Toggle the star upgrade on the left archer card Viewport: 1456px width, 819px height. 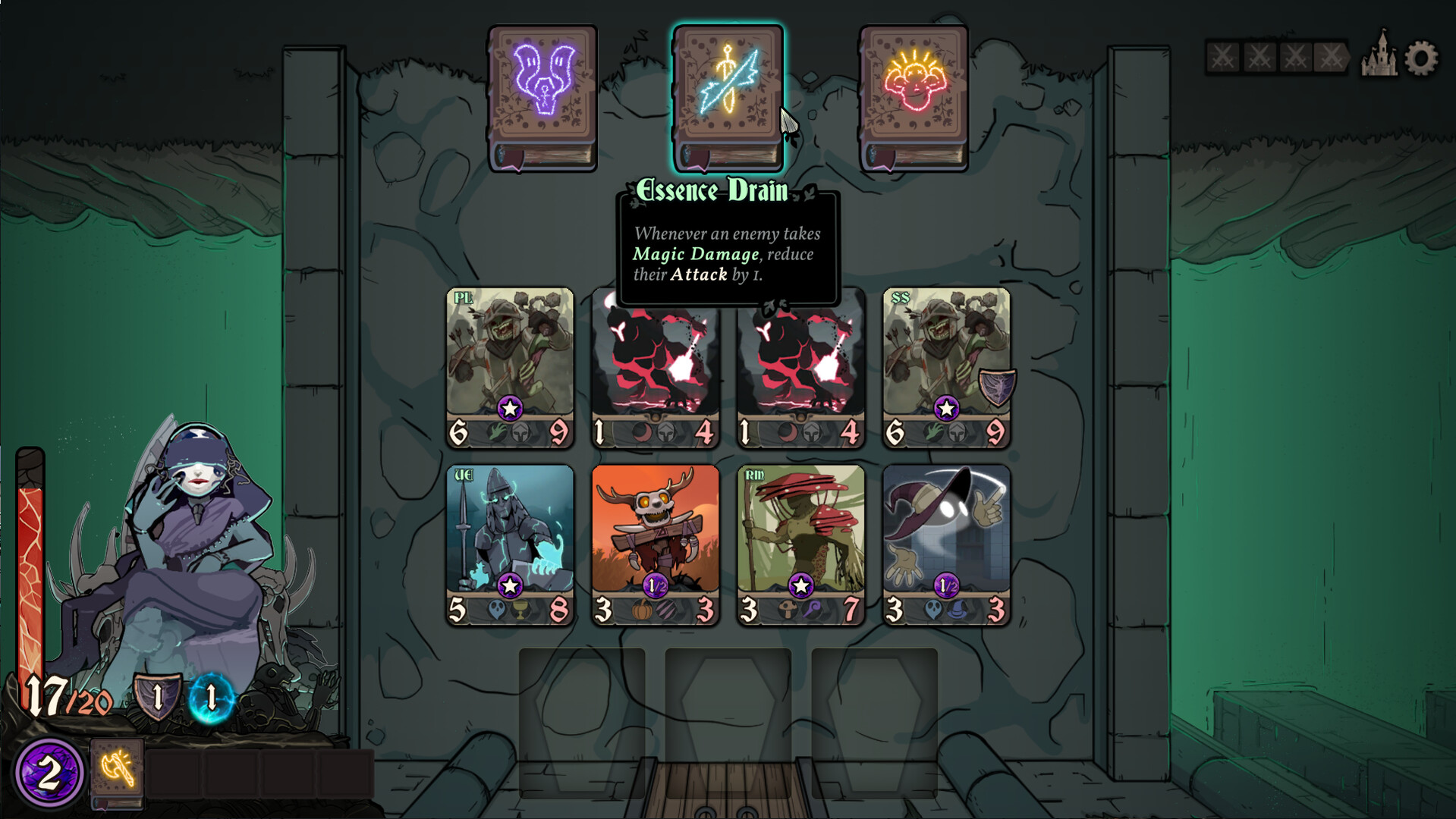click(509, 406)
